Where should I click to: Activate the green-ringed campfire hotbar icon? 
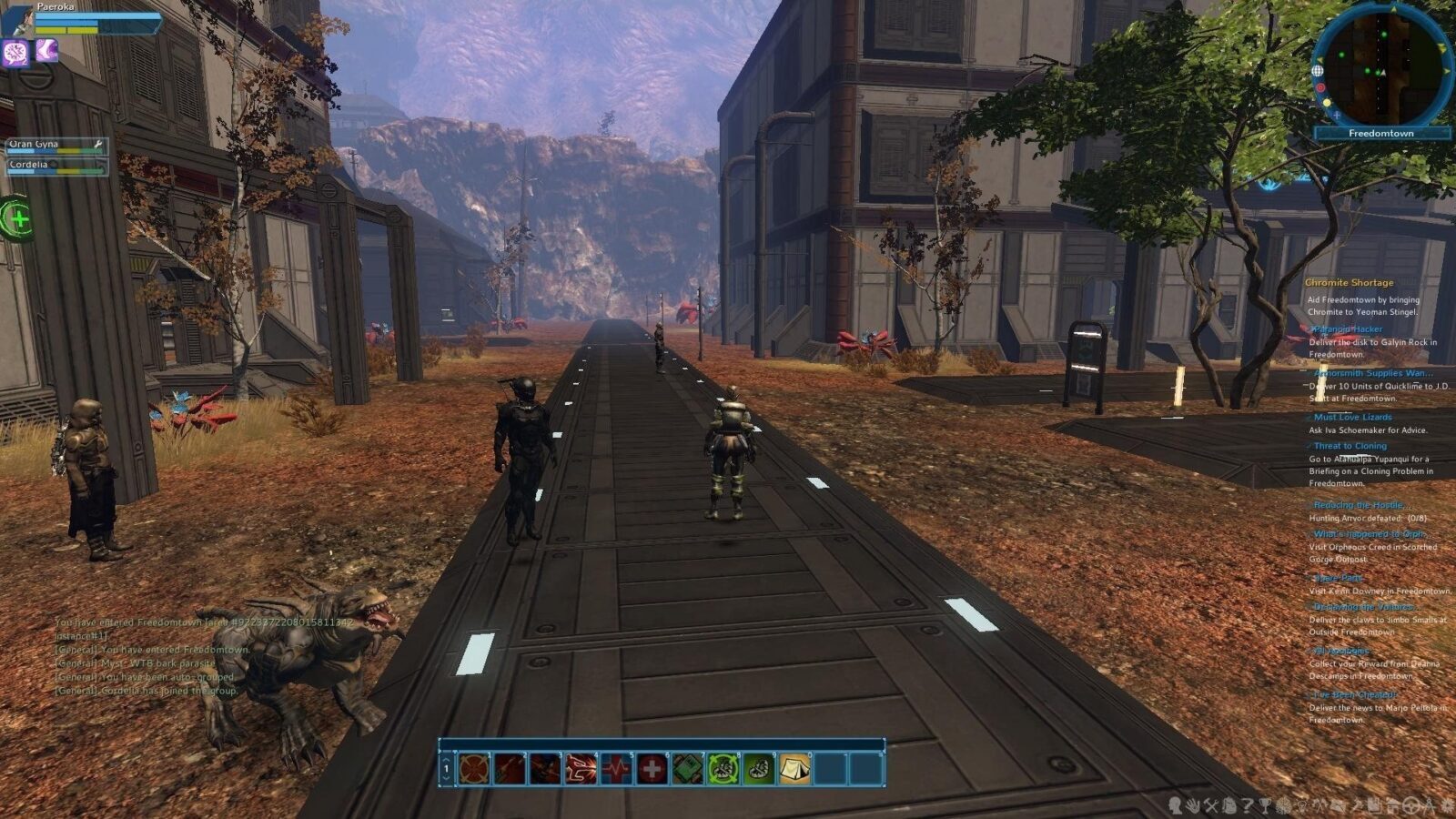pos(723,769)
